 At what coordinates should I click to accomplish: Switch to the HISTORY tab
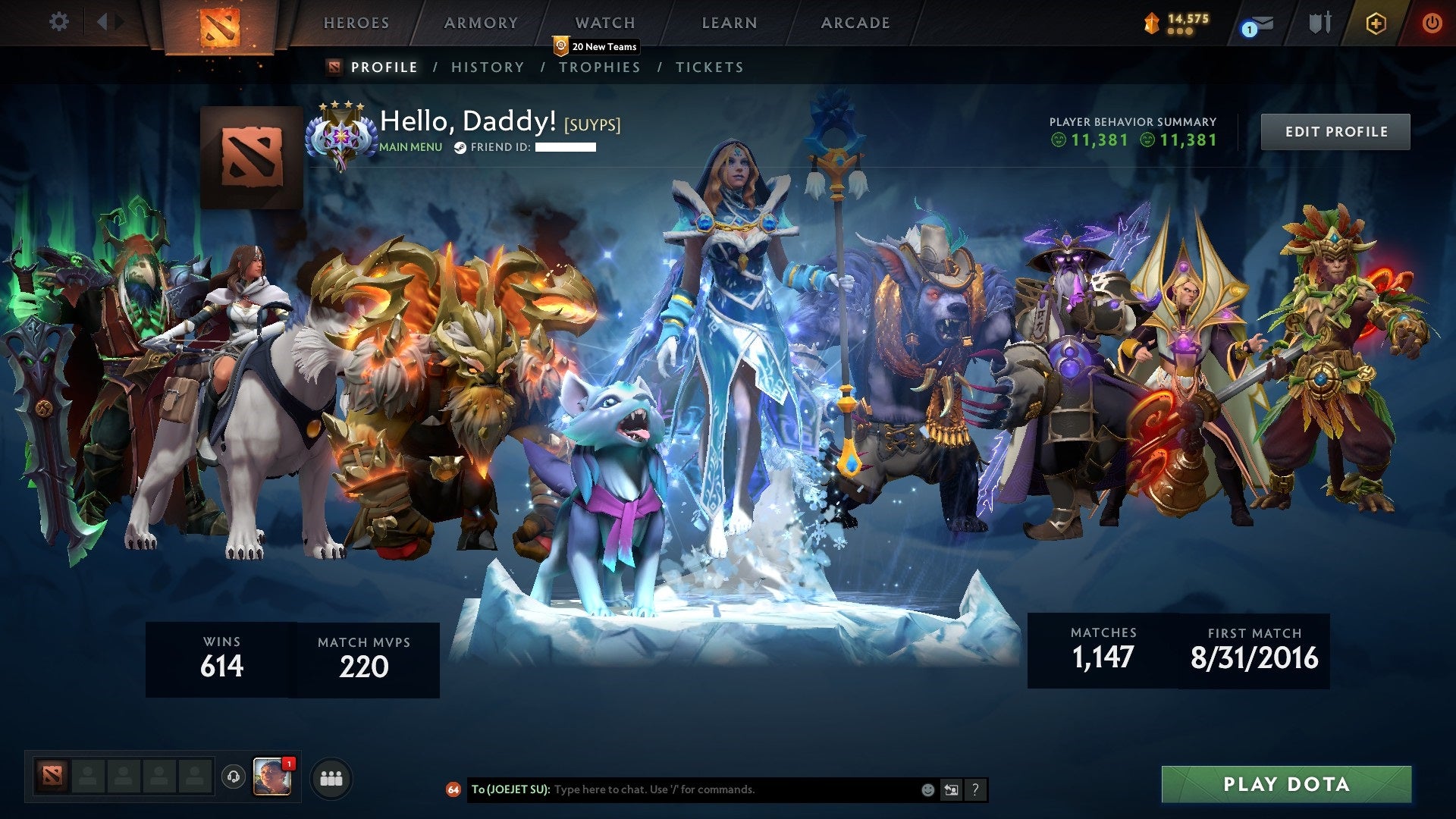488,67
